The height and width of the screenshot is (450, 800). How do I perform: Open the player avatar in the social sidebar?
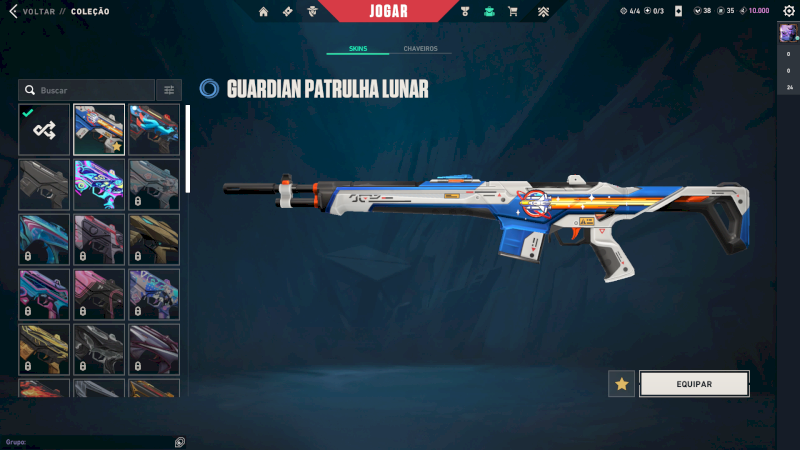click(x=787, y=34)
